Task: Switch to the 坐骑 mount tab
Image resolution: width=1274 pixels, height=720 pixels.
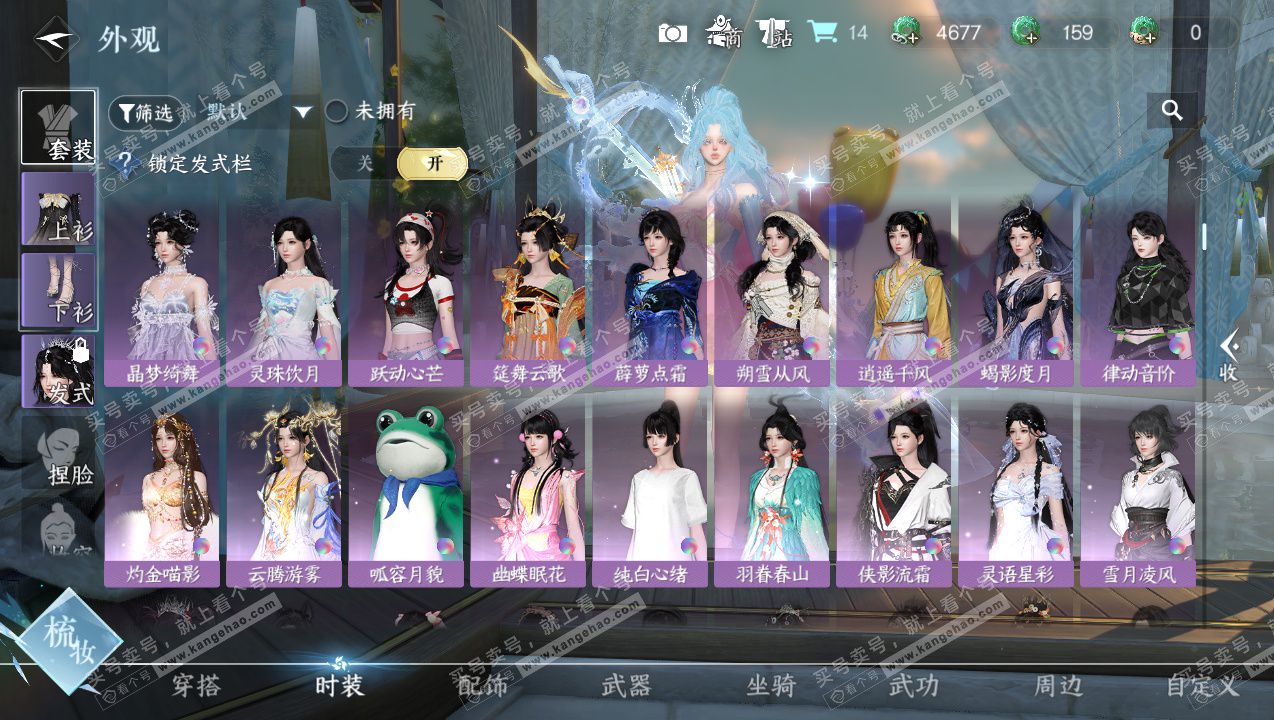Action: [771, 686]
